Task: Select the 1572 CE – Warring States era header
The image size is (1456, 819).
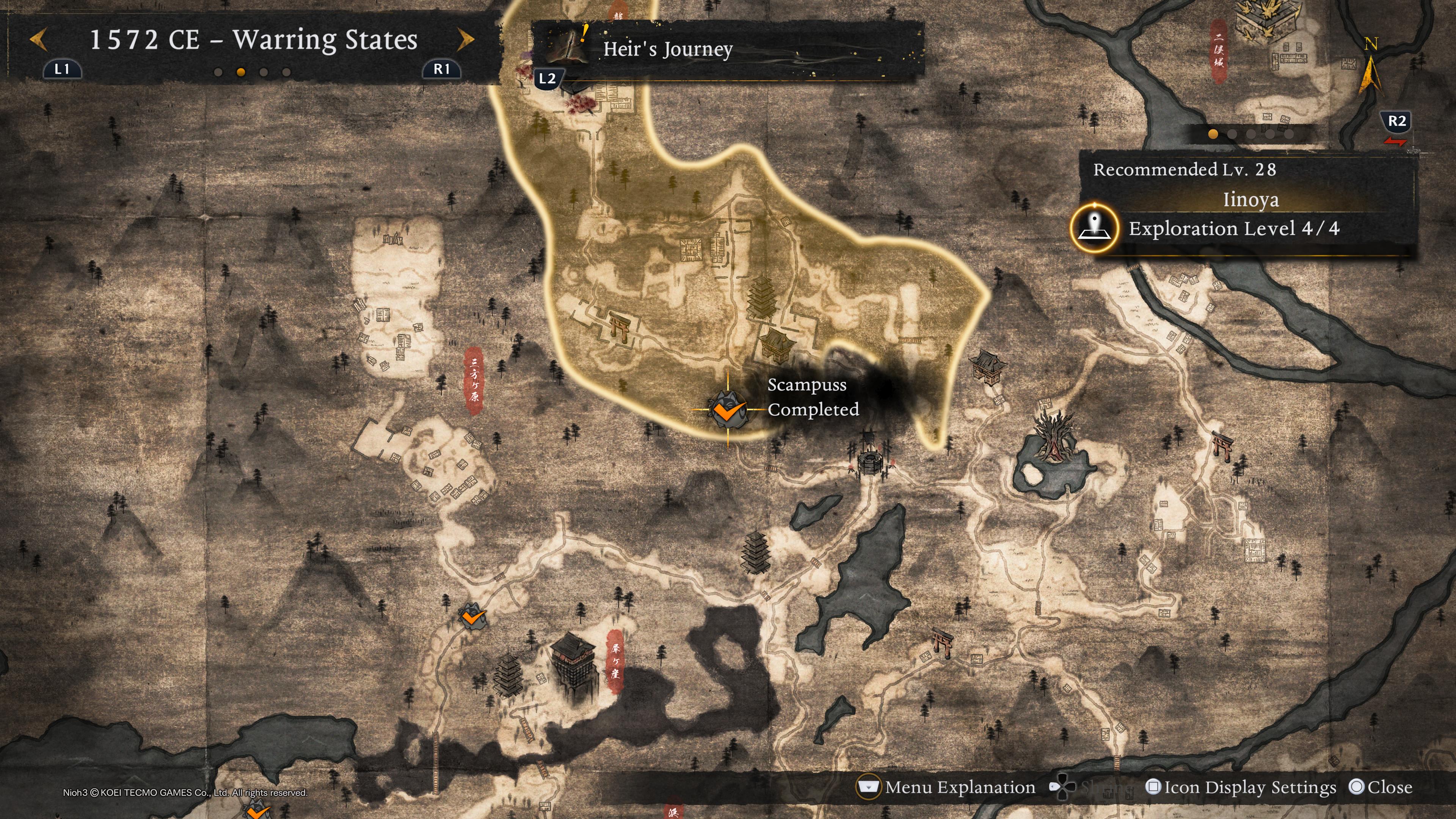Action: (x=253, y=39)
